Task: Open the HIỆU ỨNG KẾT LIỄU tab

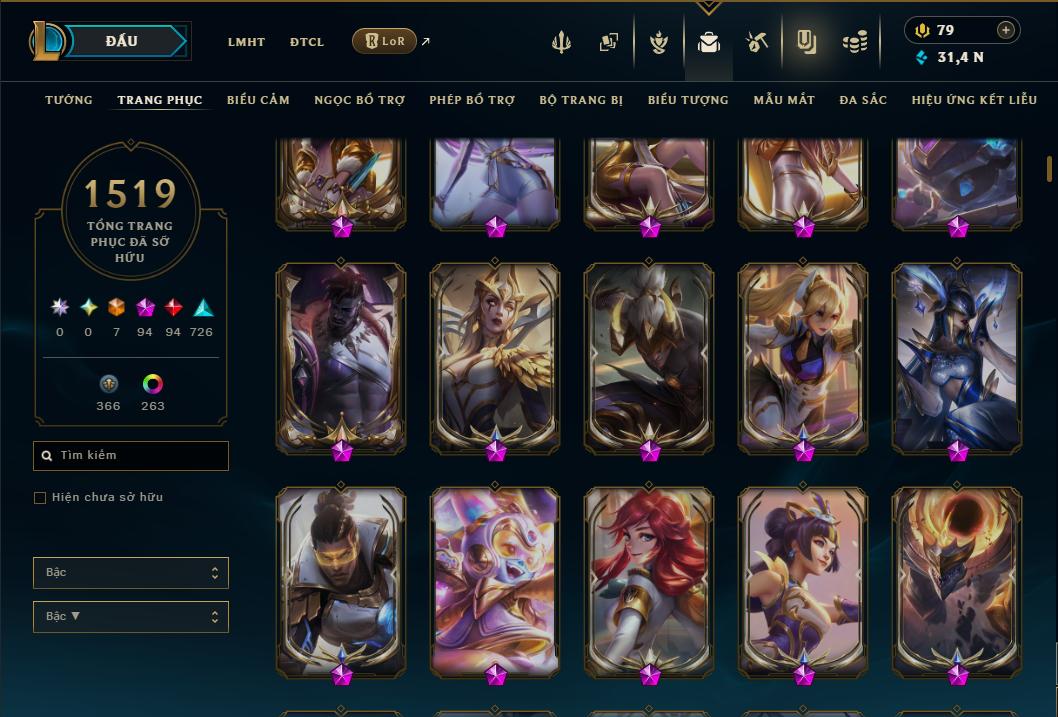Action: coord(978,100)
